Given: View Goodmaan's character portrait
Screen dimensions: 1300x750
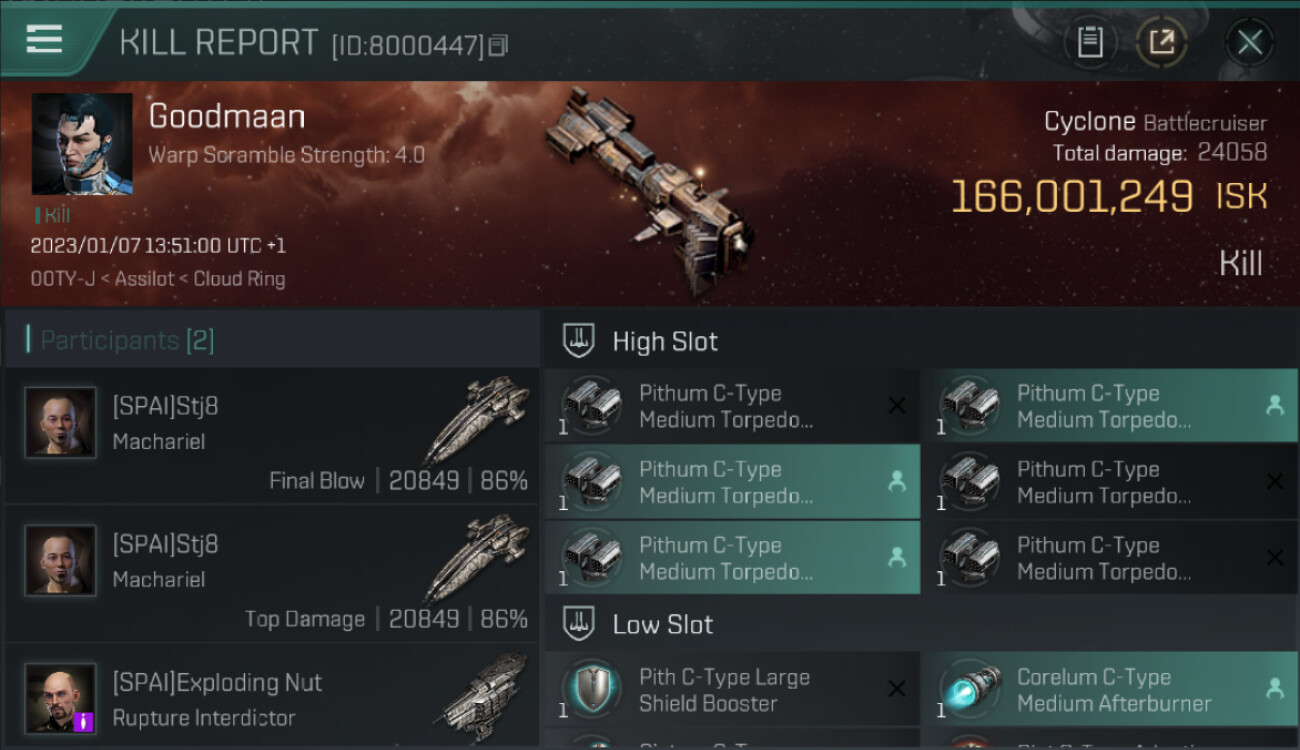Looking at the screenshot, I should [82, 144].
